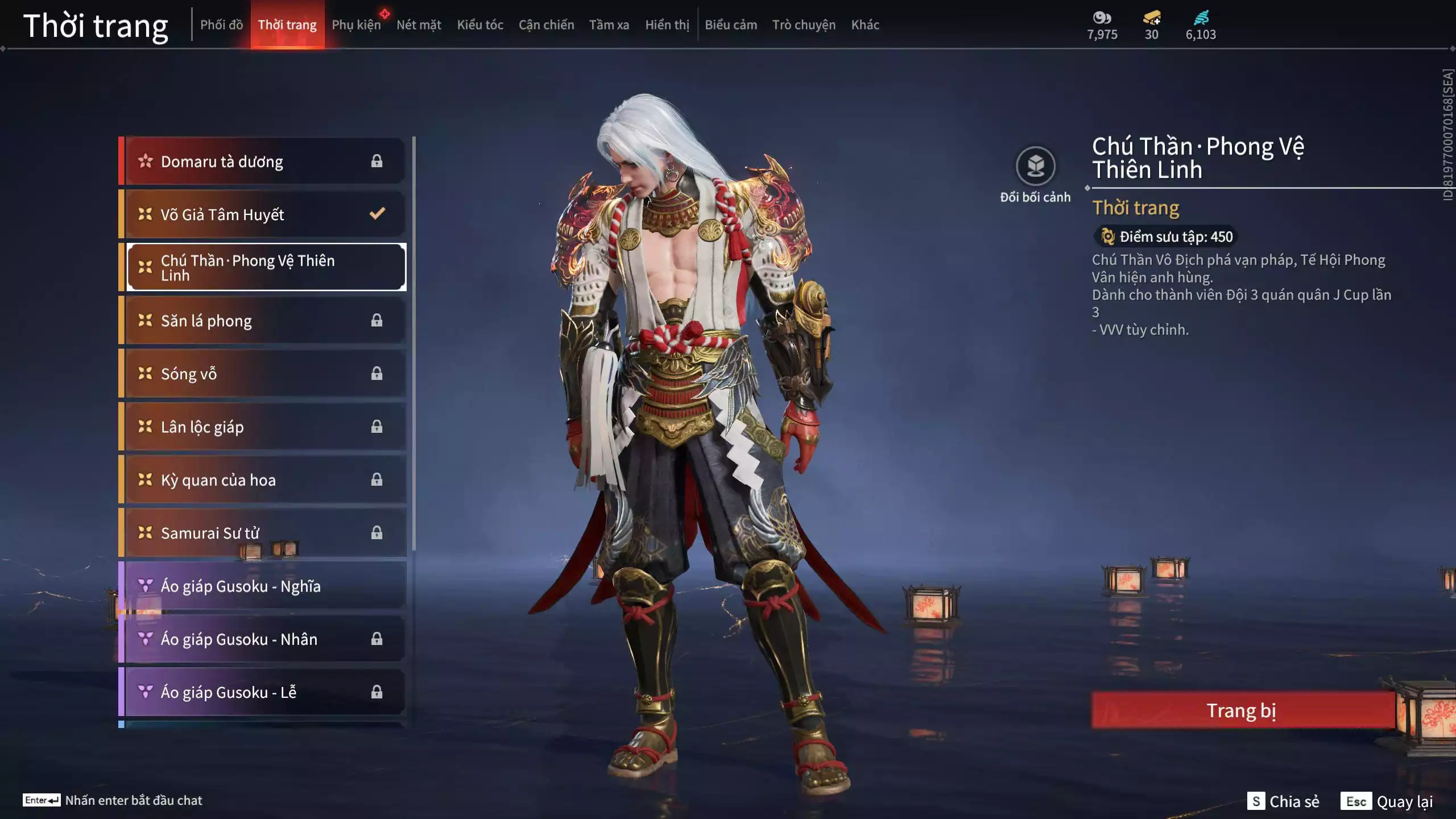Open the Phụ kiện category with red notification
The width and height of the screenshot is (1456, 819).
pos(357,24)
